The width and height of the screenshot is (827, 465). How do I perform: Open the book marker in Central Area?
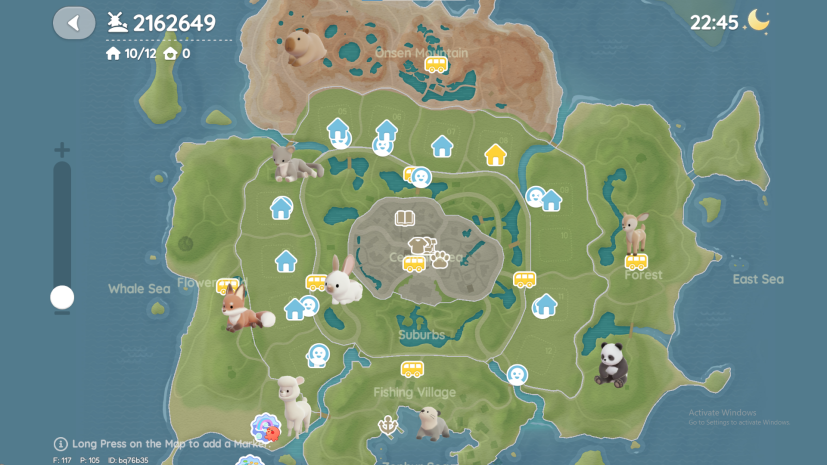[404, 219]
